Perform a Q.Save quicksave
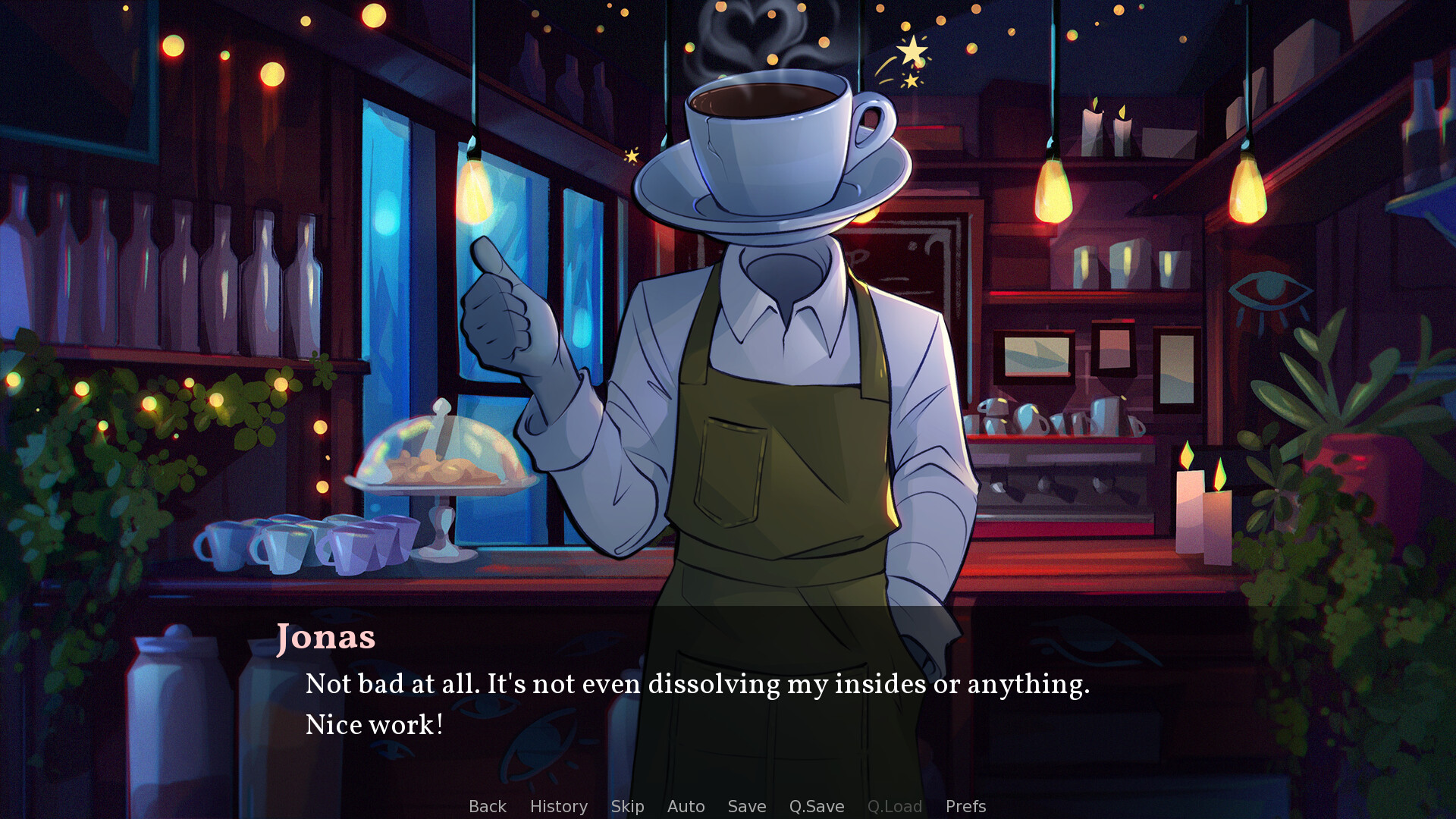 tap(816, 806)
